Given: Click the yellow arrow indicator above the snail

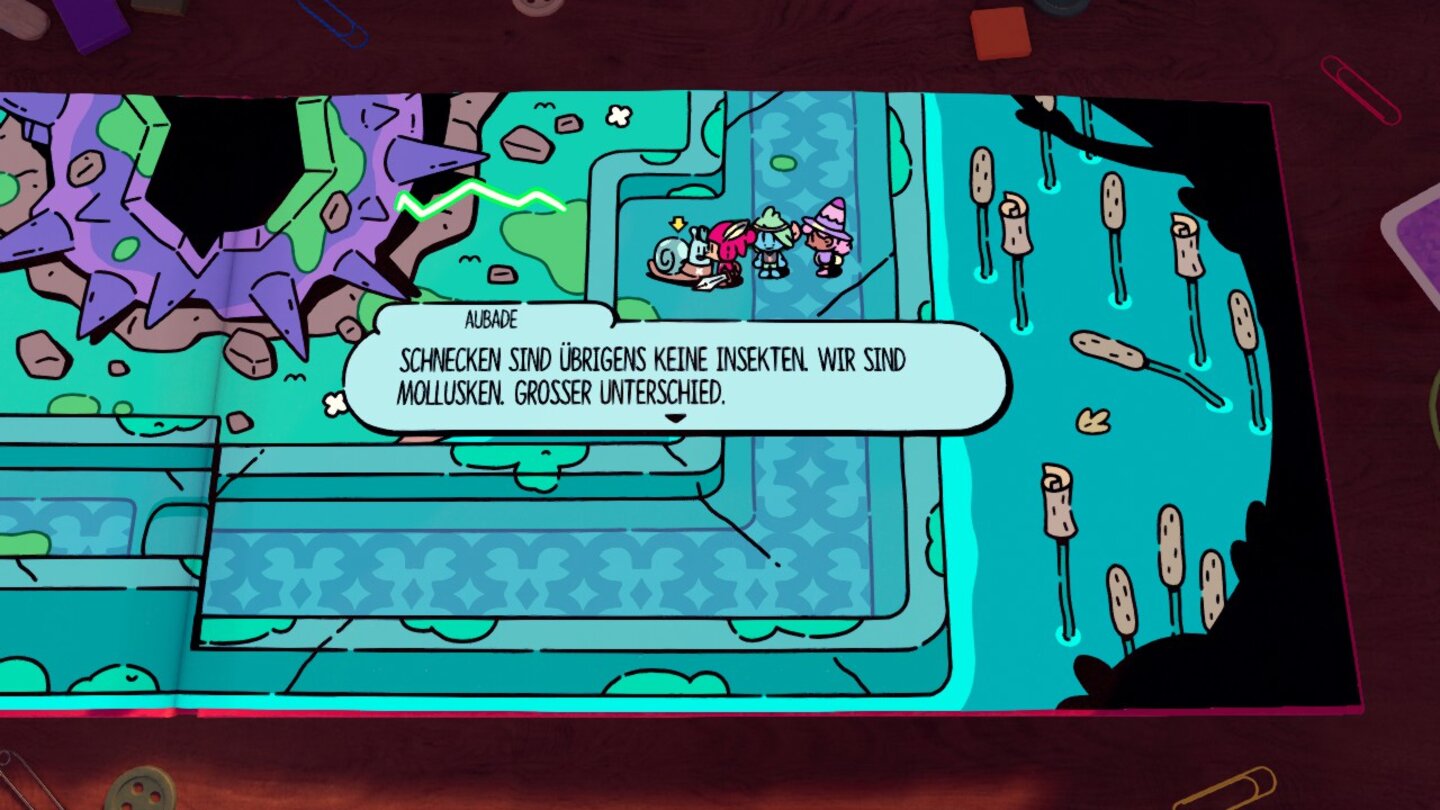Looking at the screenshot, I should point(678,224).
